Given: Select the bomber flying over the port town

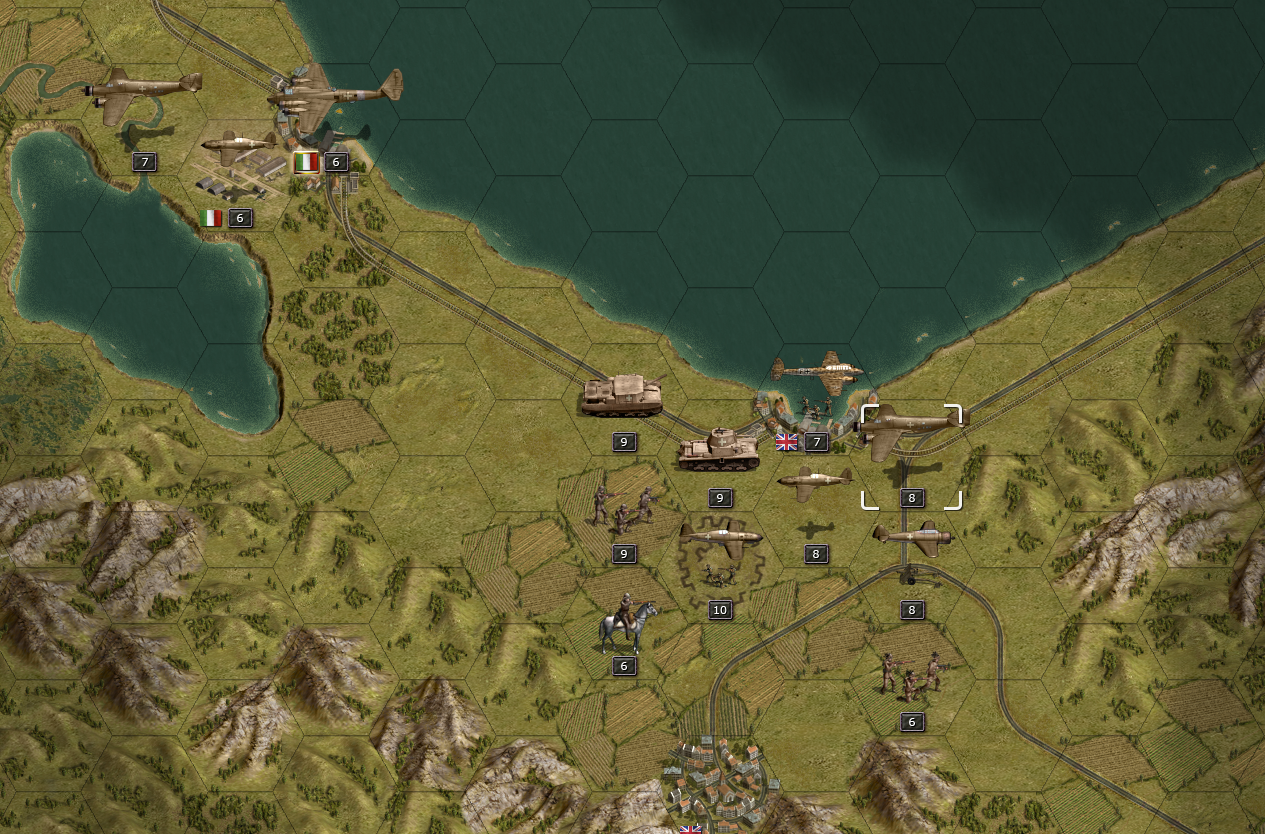Looking at the screenshot, I should pyautogui.click(x=818, y=372).
